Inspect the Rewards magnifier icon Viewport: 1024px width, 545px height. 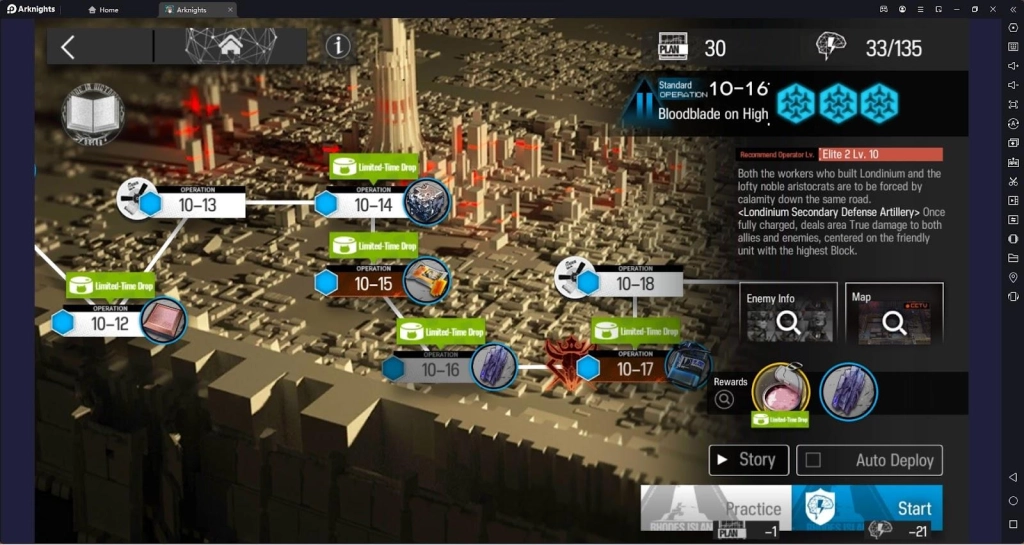coord(725,399)
